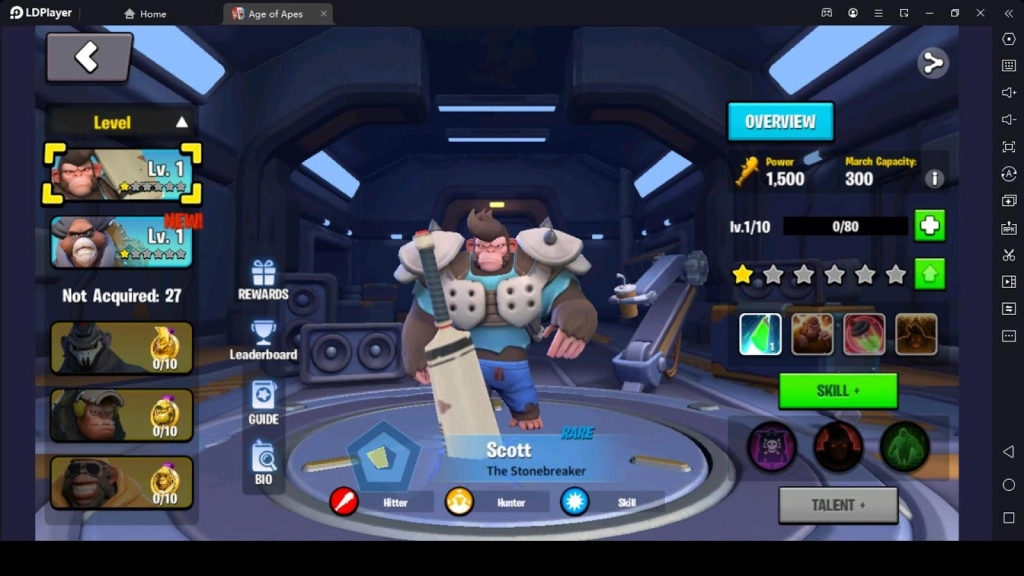The height and width of the screenshot is (576, 1024).
Task: Select the green blade skill icon
Action: pyautogui.click(x=760, y=335)
